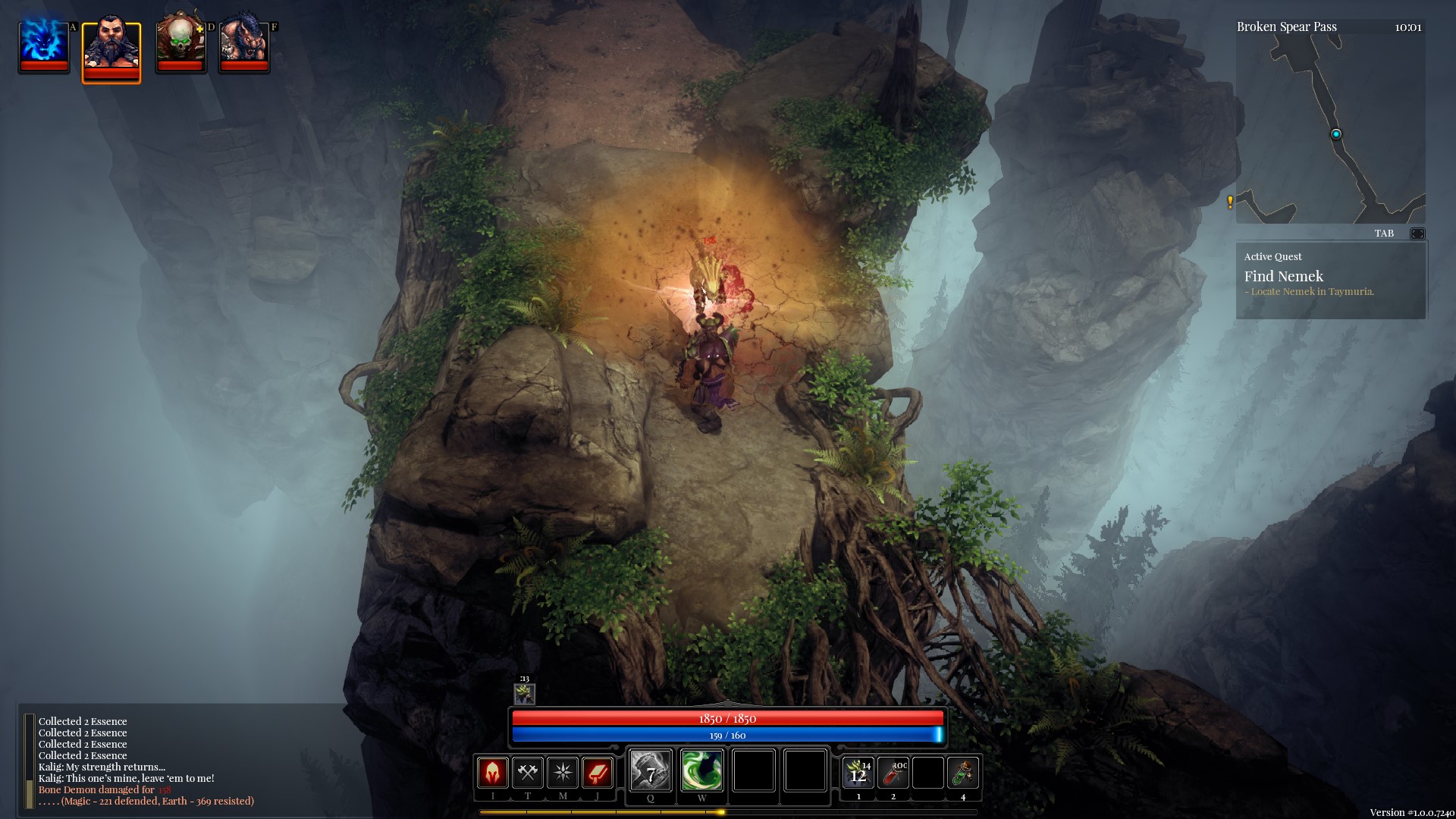
Task: Cast the green swirling vortex ability
Action: point(701,771)
